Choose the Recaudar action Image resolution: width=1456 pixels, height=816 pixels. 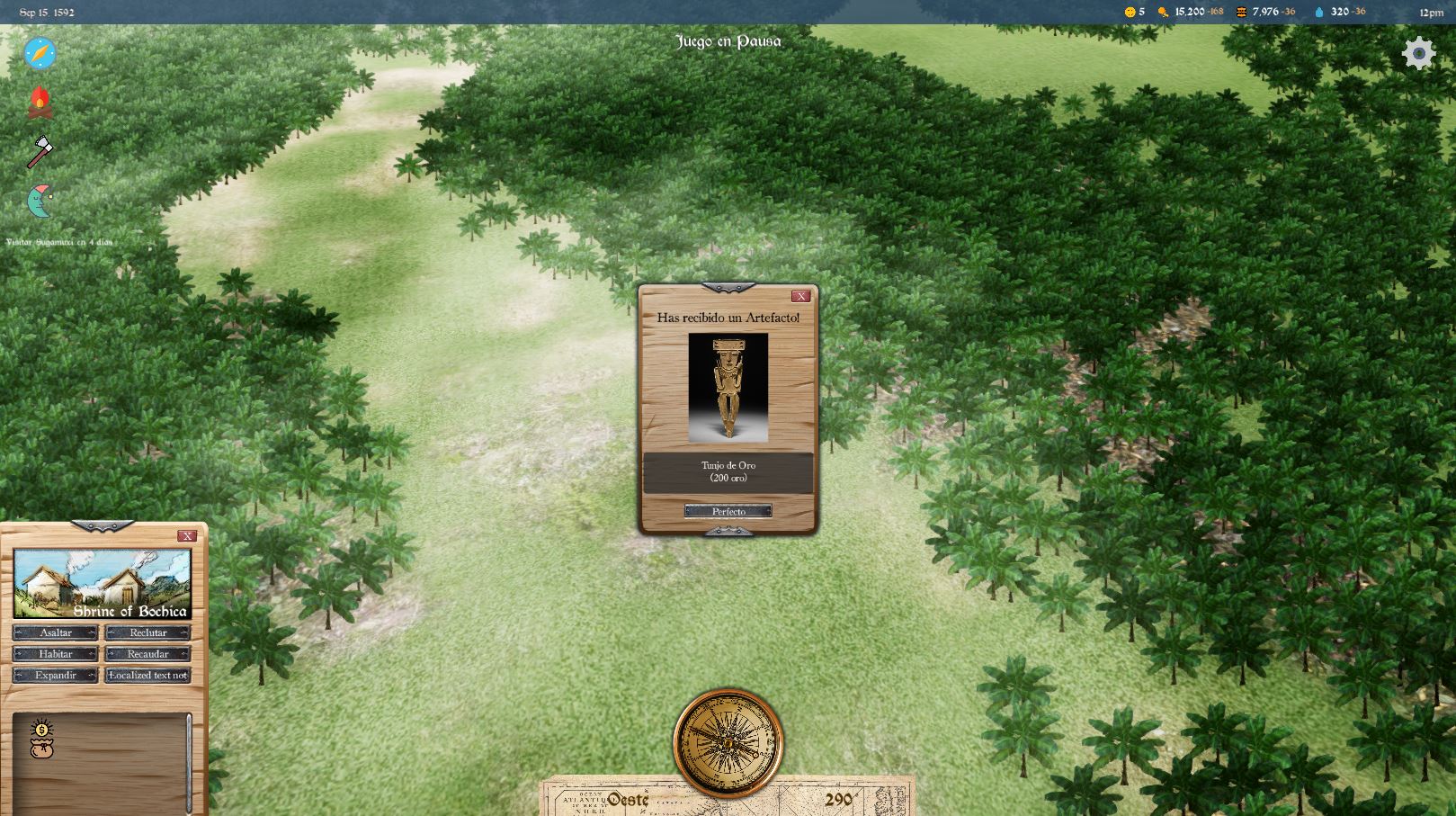point(148,654)
